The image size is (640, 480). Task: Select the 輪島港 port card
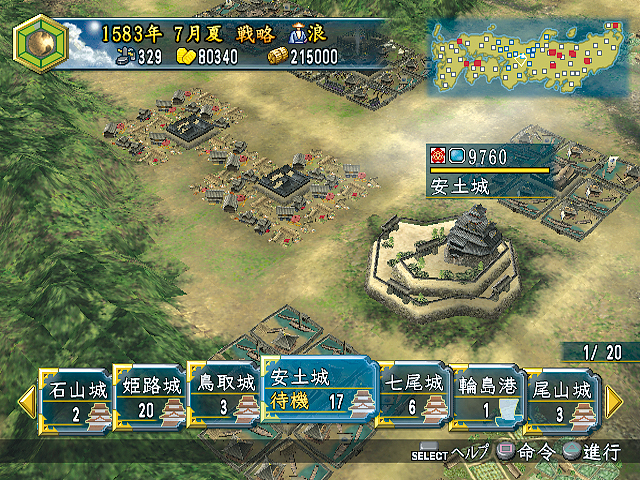[x=484, y=398]
